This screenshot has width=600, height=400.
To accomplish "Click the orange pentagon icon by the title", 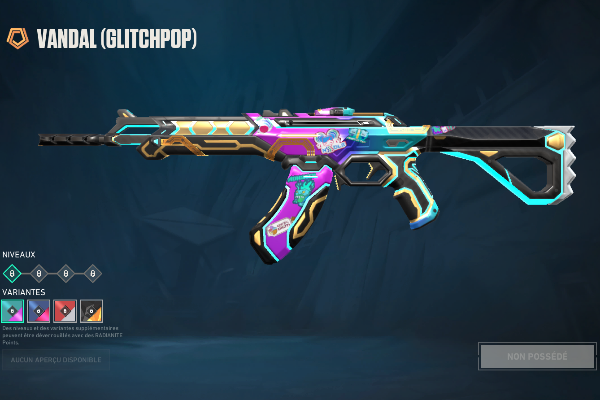I will pos(17,38).
